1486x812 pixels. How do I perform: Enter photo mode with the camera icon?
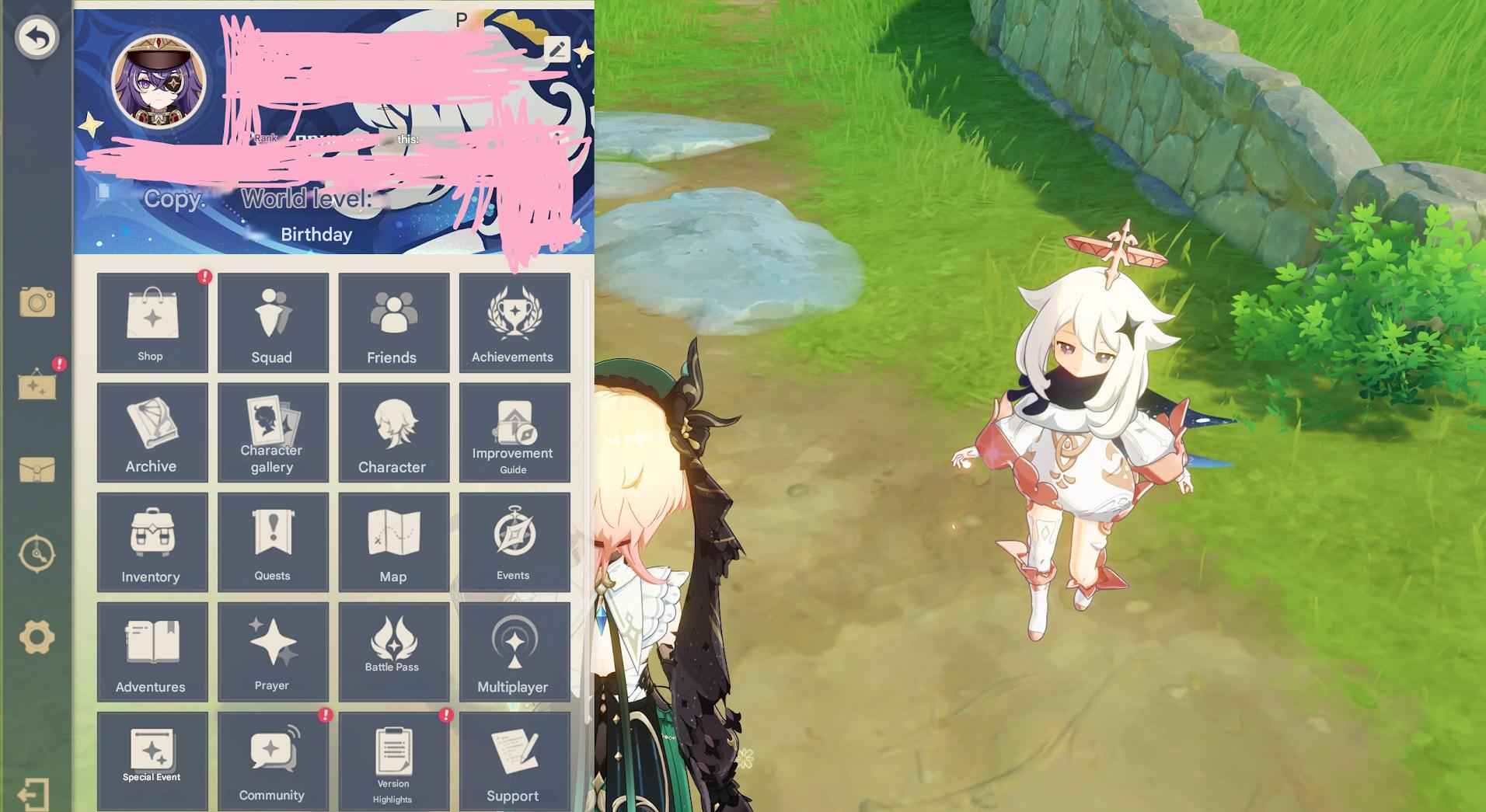pyautogui.click(x=36, y=302)
